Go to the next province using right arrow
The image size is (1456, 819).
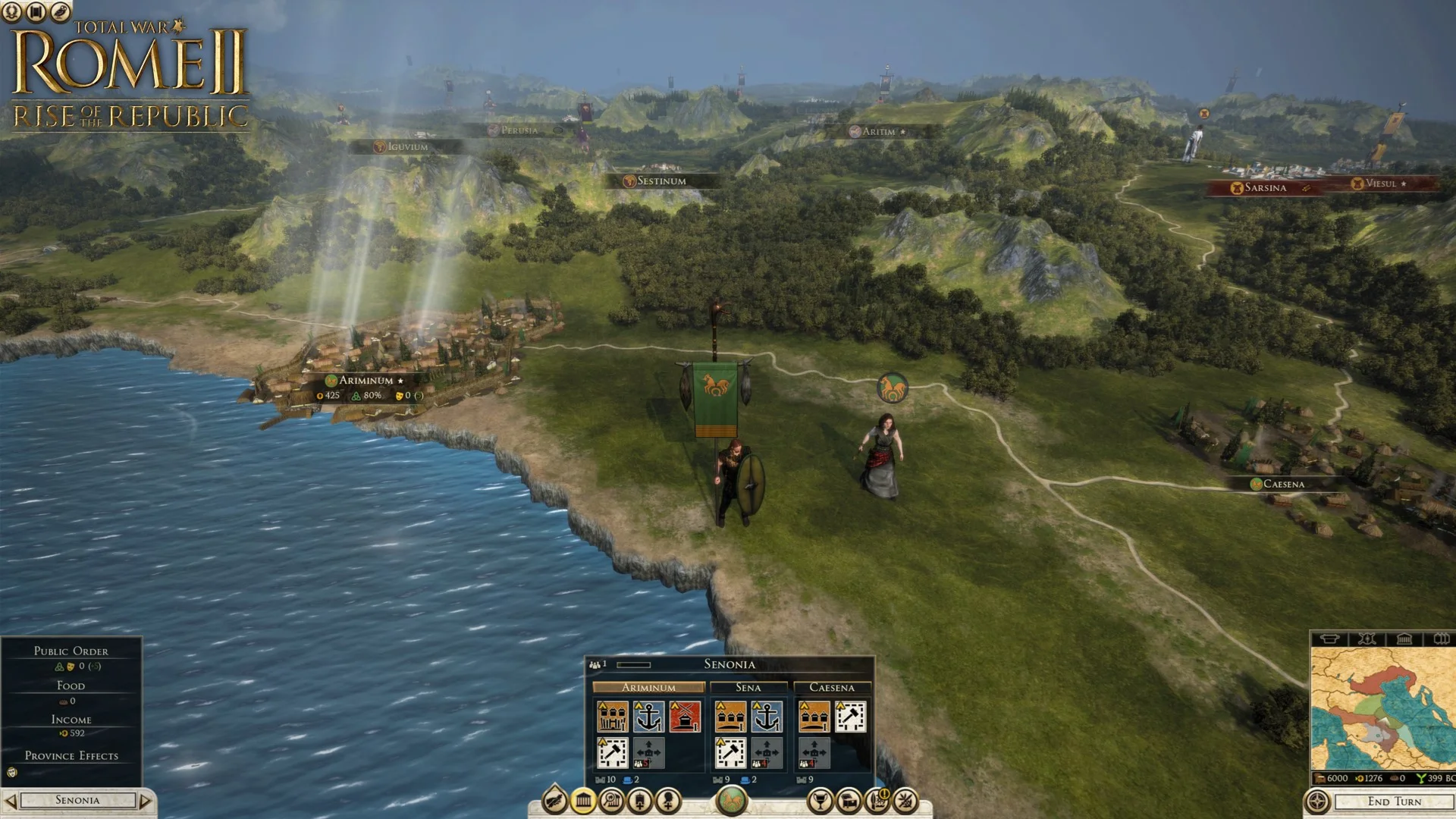[146, 801]
